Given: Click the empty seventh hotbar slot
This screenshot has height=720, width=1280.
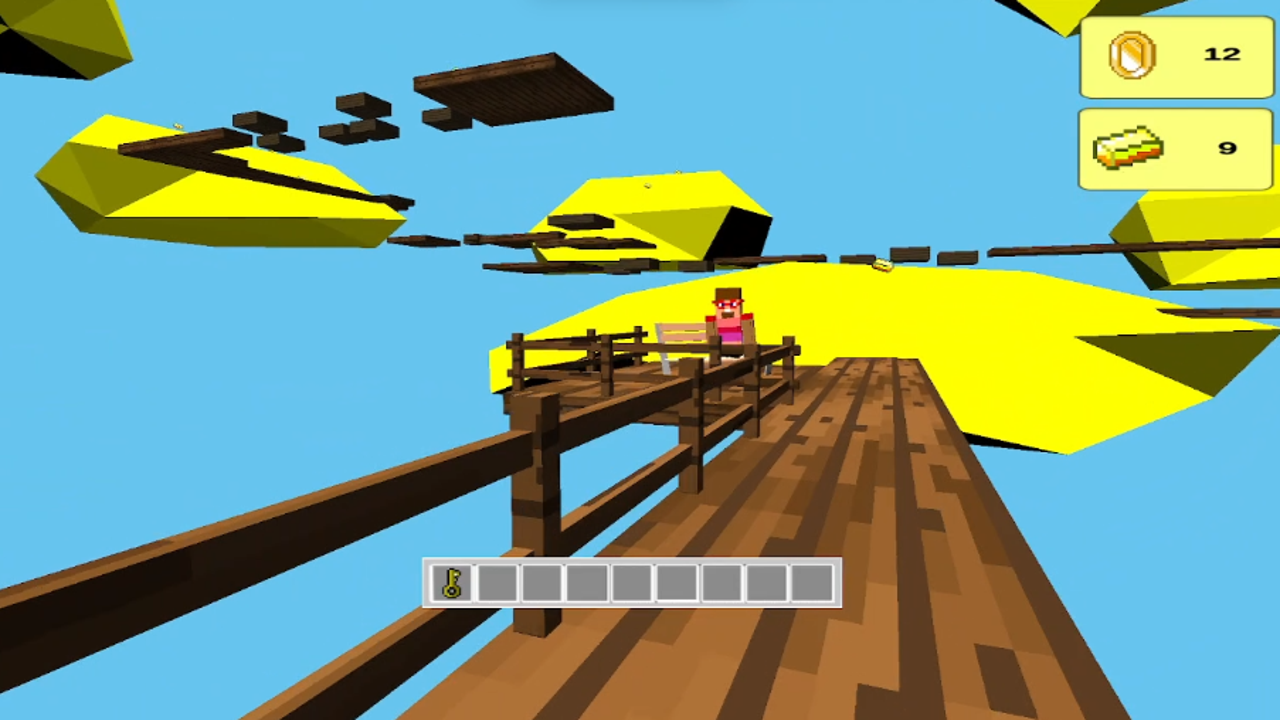Looking at the screenshot, I should (x=722, y=584).
